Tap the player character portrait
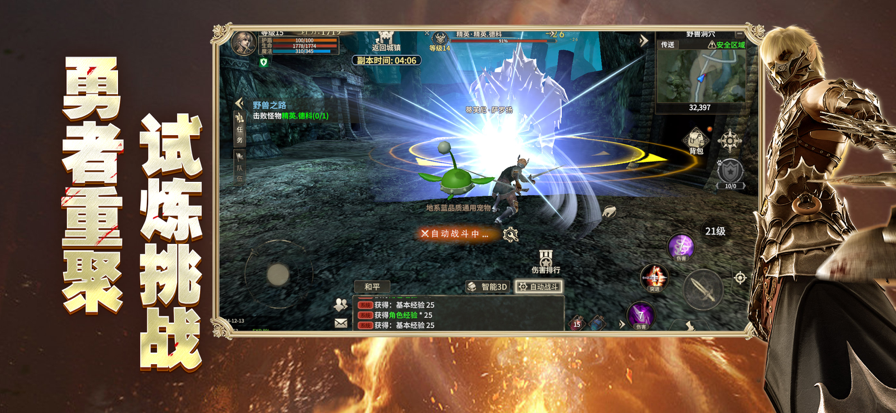896x413 pixels. point(243,43)
